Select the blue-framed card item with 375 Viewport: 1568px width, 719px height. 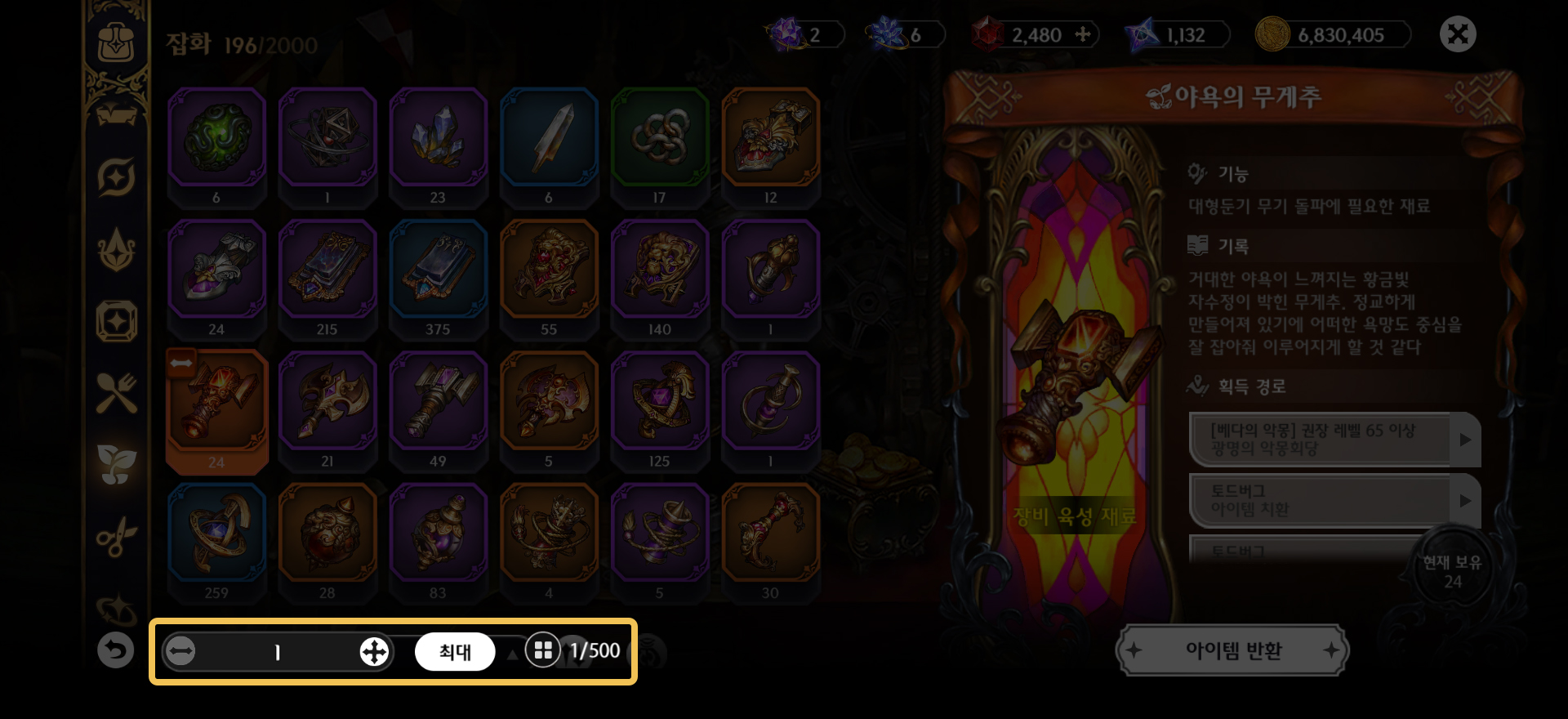439,270
